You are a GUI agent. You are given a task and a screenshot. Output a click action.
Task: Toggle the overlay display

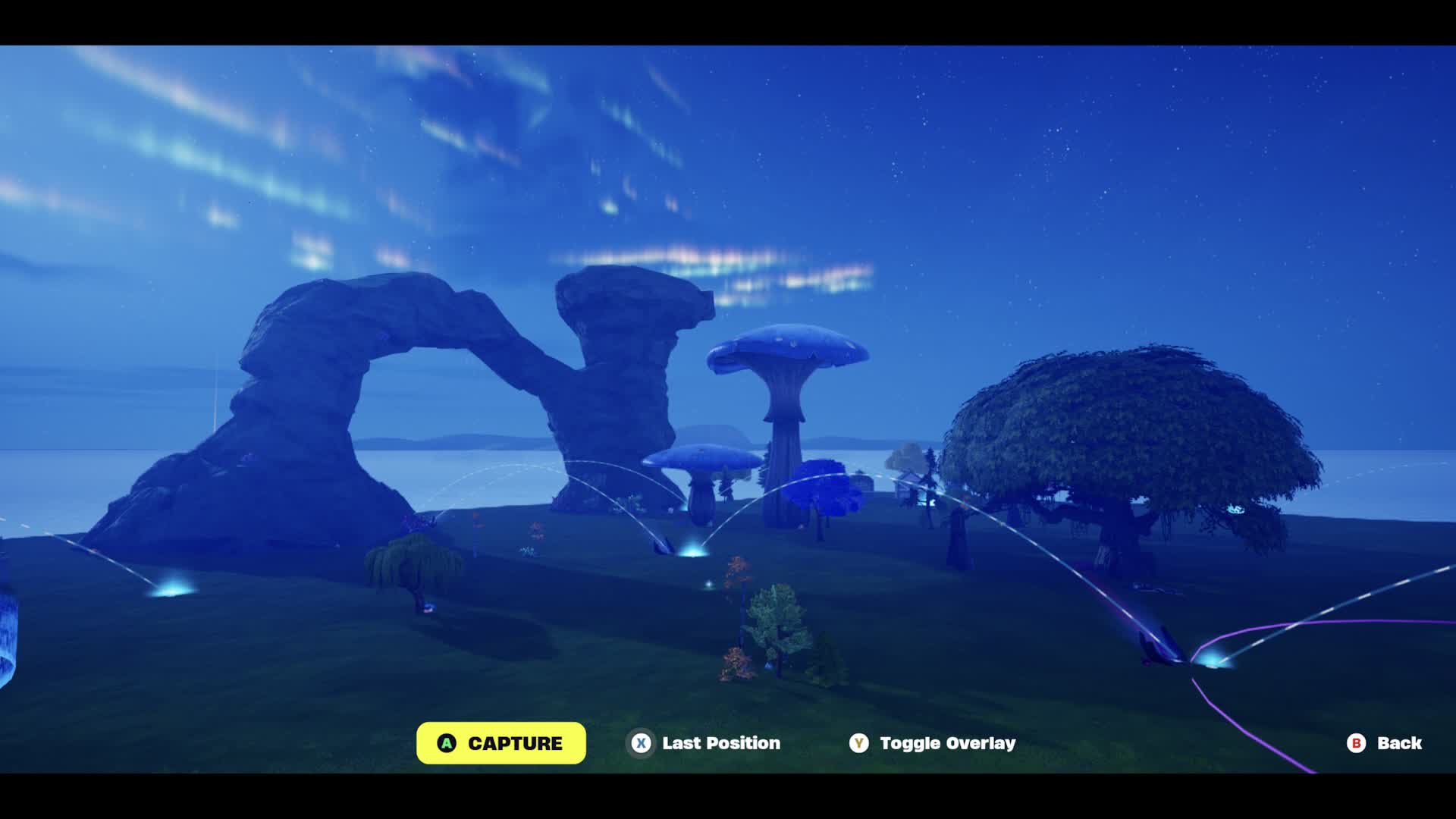tap(933, 743)
